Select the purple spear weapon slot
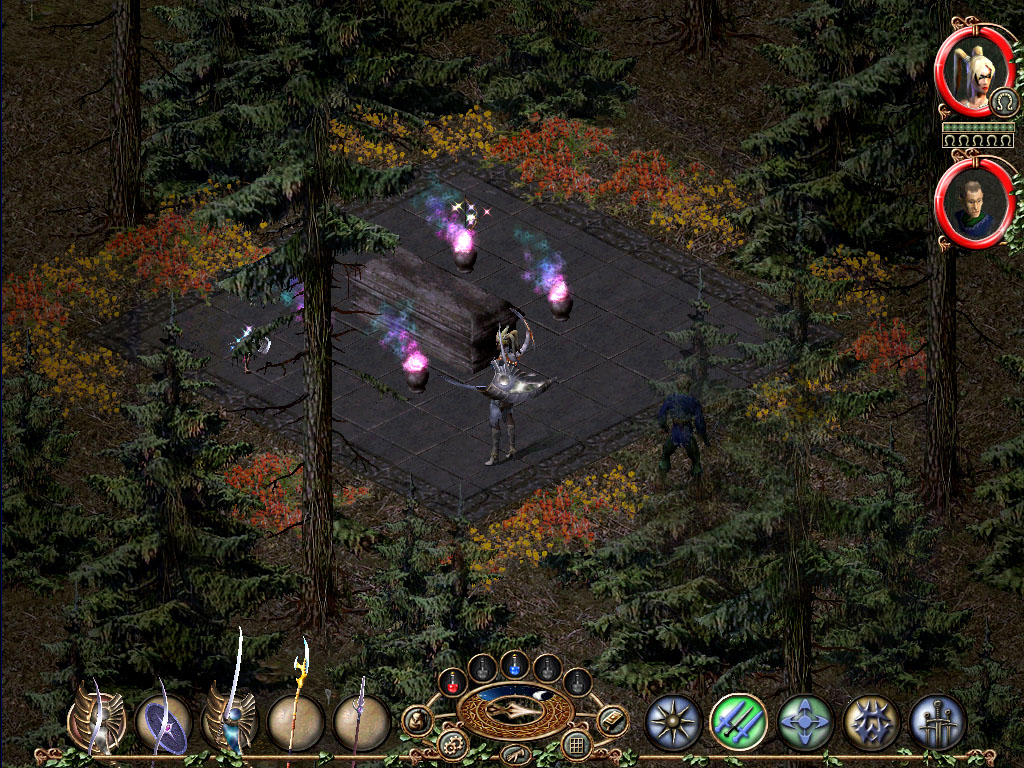1024x768 pixels. [x=361, y=722]
